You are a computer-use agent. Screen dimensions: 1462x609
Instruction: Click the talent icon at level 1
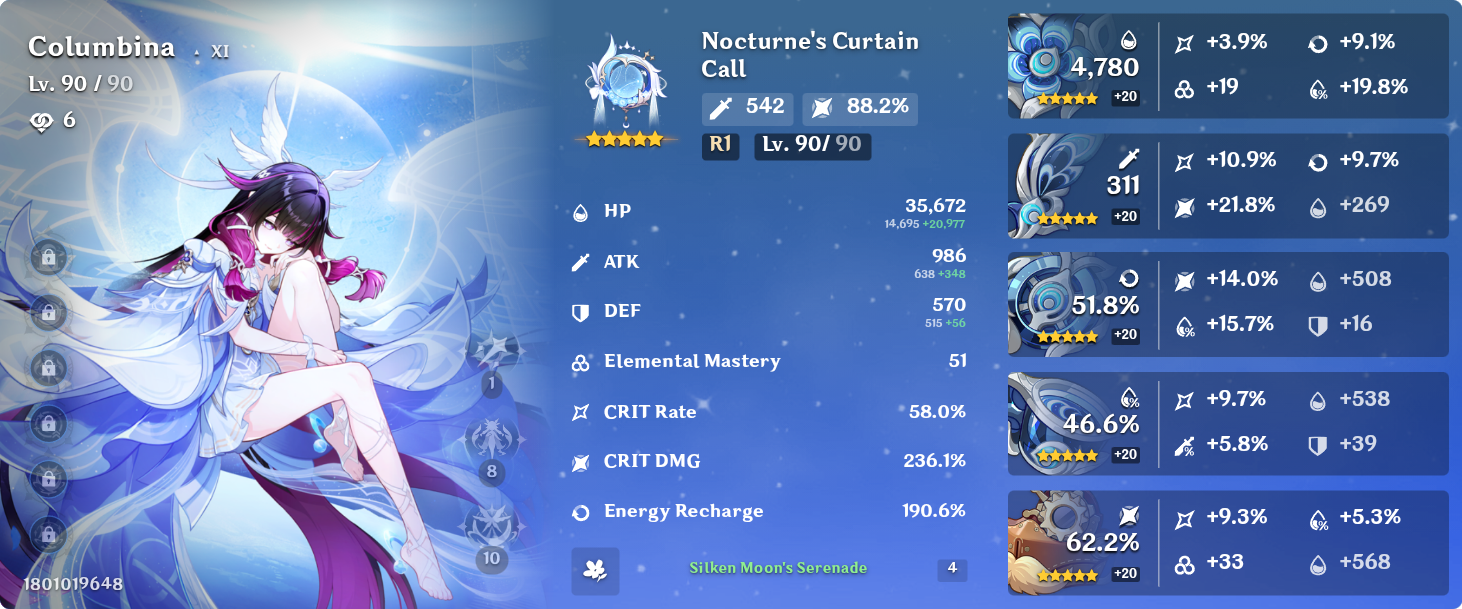tap(491, 353)
